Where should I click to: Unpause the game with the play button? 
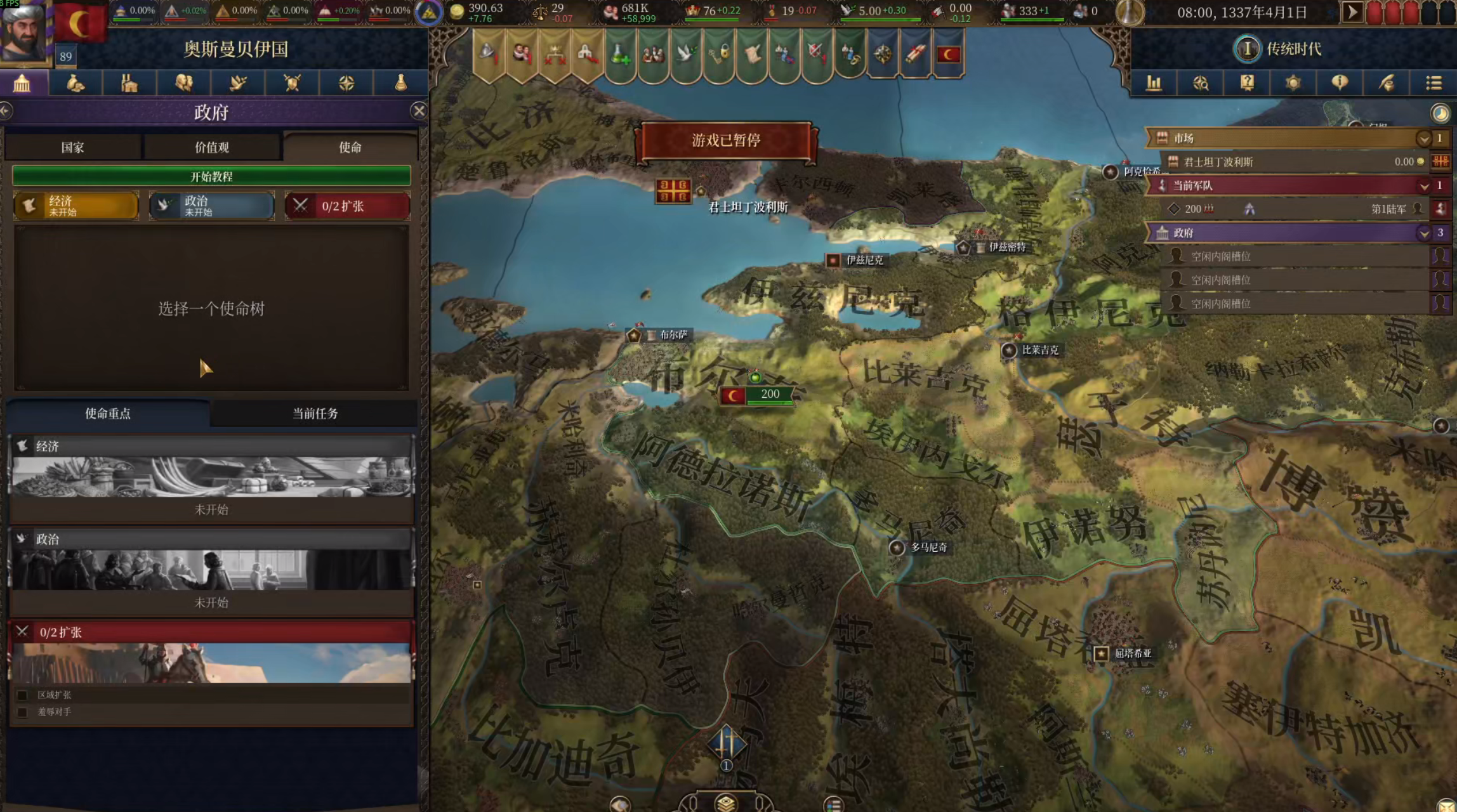[x=1352, y=12]
